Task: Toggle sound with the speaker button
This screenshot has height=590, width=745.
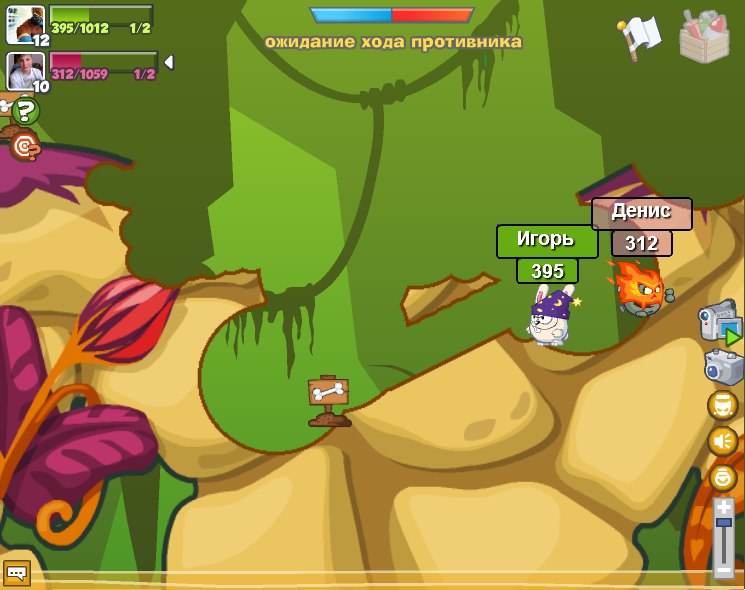Action: (x=723, y=441)
